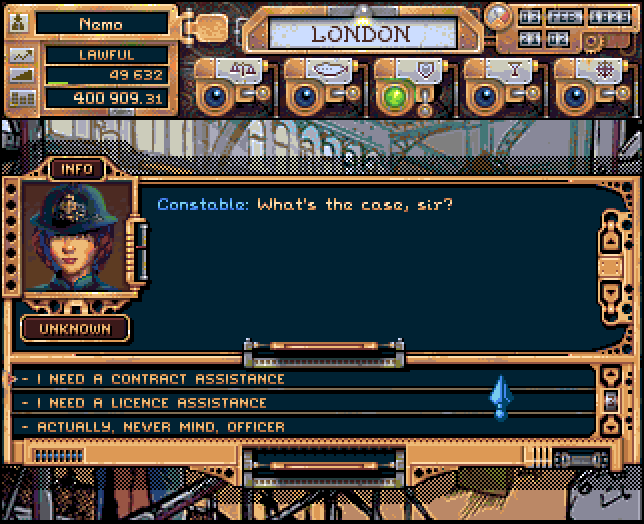Pick "Actually, never mind, officer" reply
The image size is (644, 524).
click(160, 427)
